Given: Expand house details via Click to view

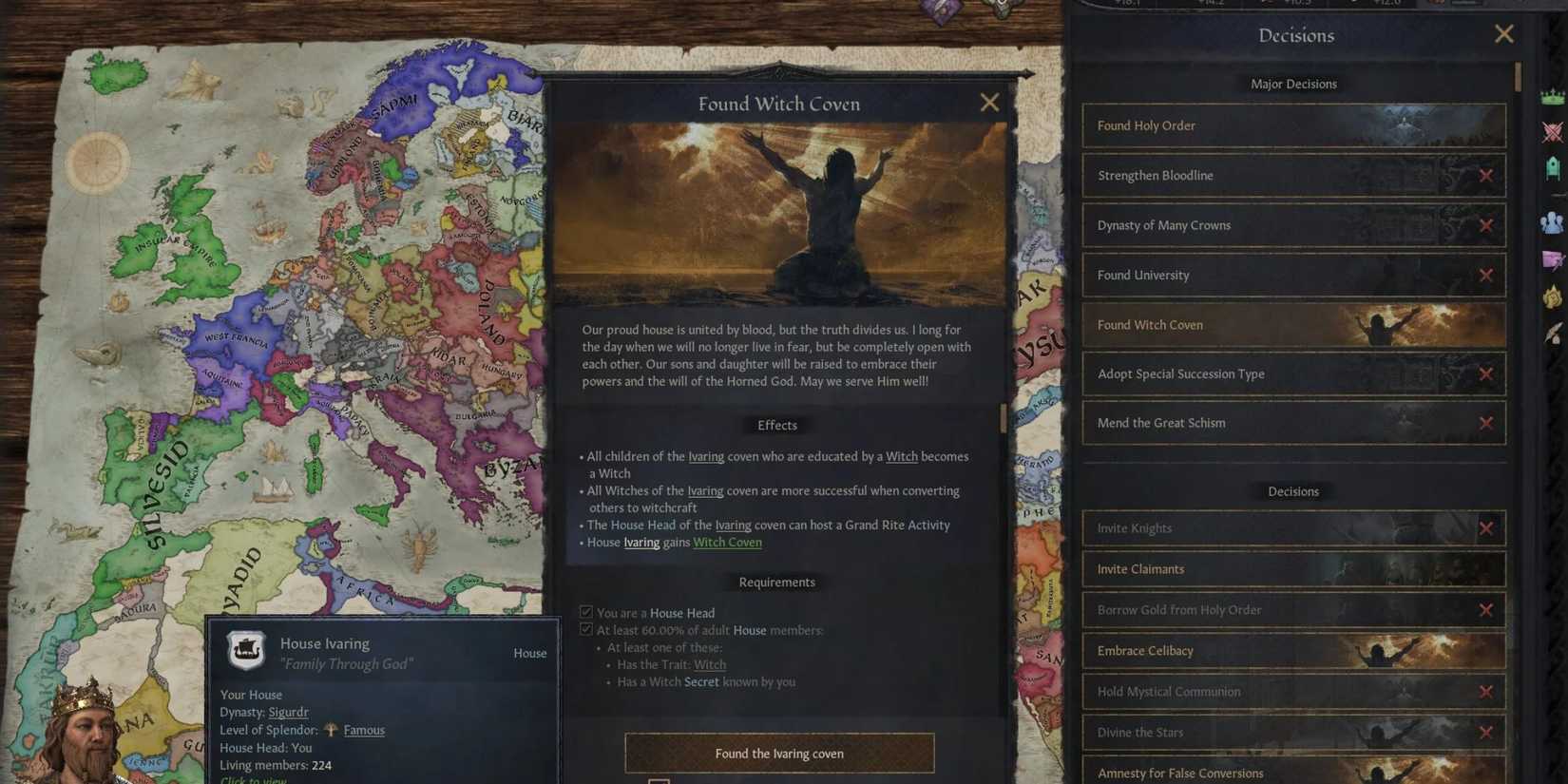Looking at the screenshot, I should click(x=252, y=779).
